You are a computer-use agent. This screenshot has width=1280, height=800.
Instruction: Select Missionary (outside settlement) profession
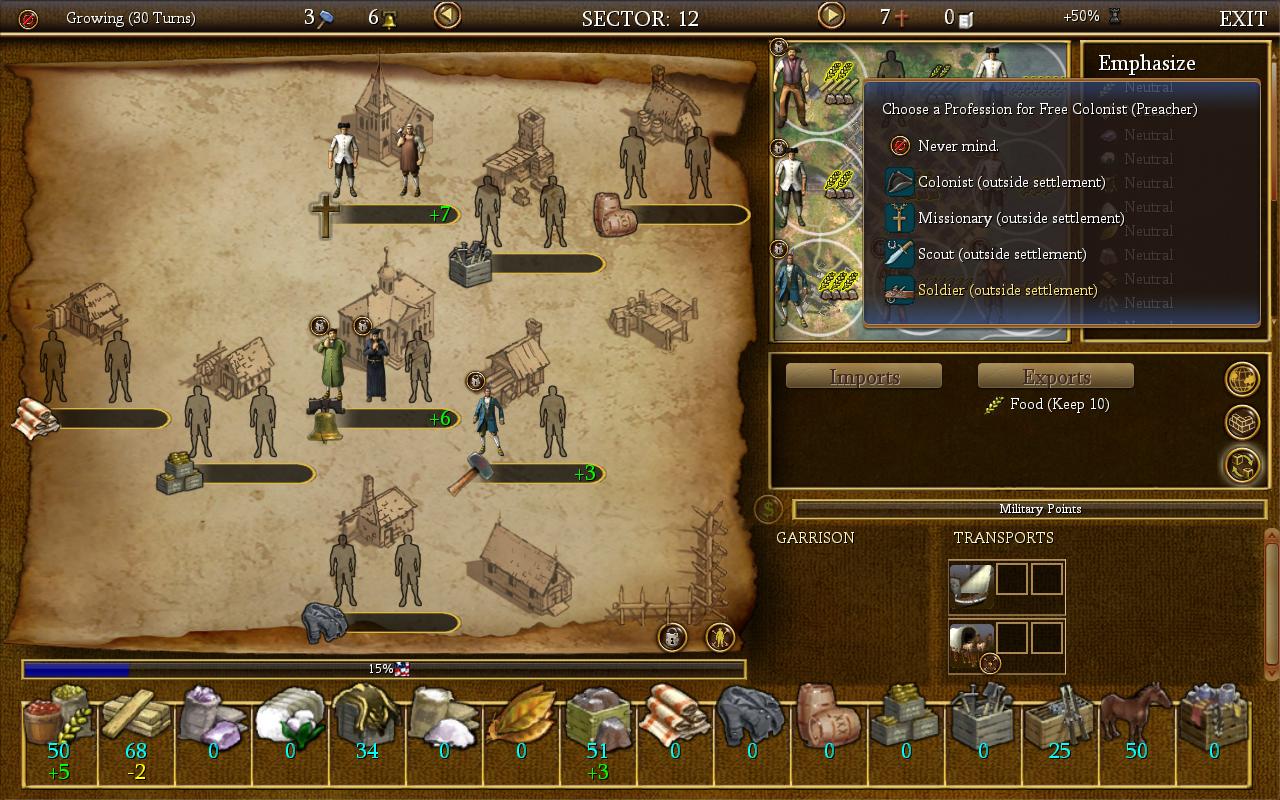point(1020,218)
